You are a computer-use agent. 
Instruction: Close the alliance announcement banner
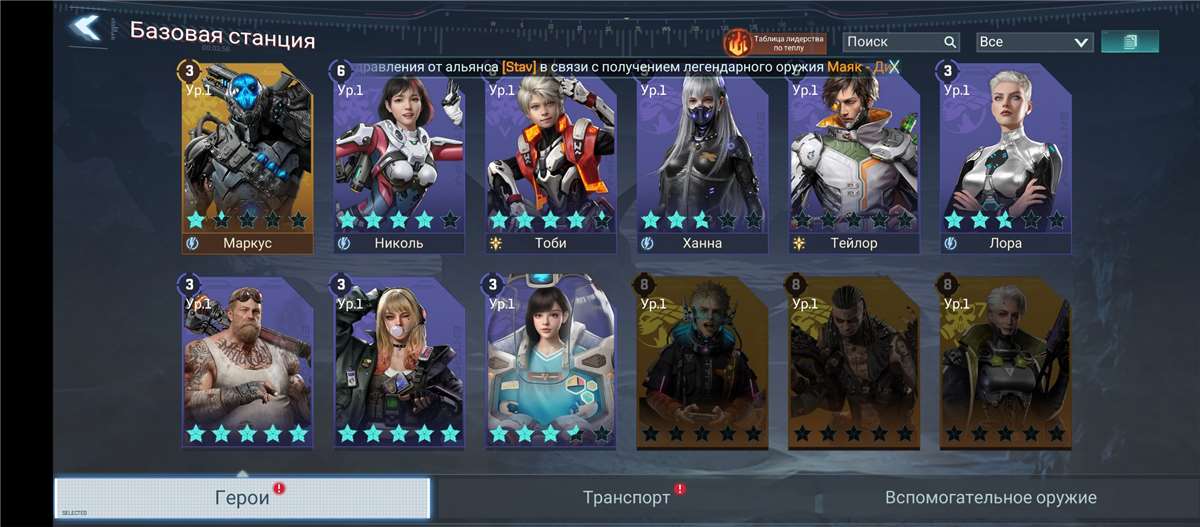pos(894,67)
